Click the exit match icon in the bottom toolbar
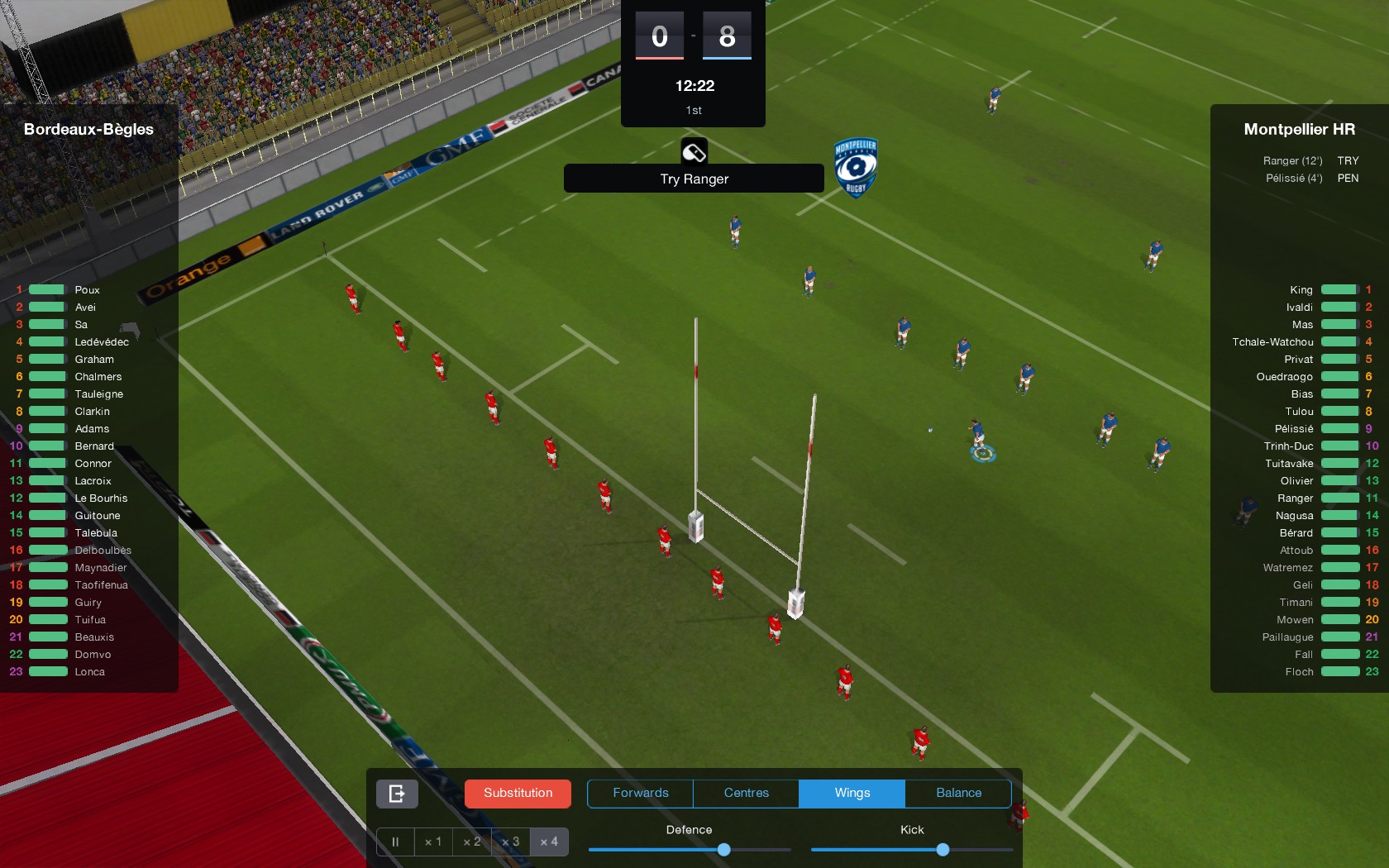 396,794
